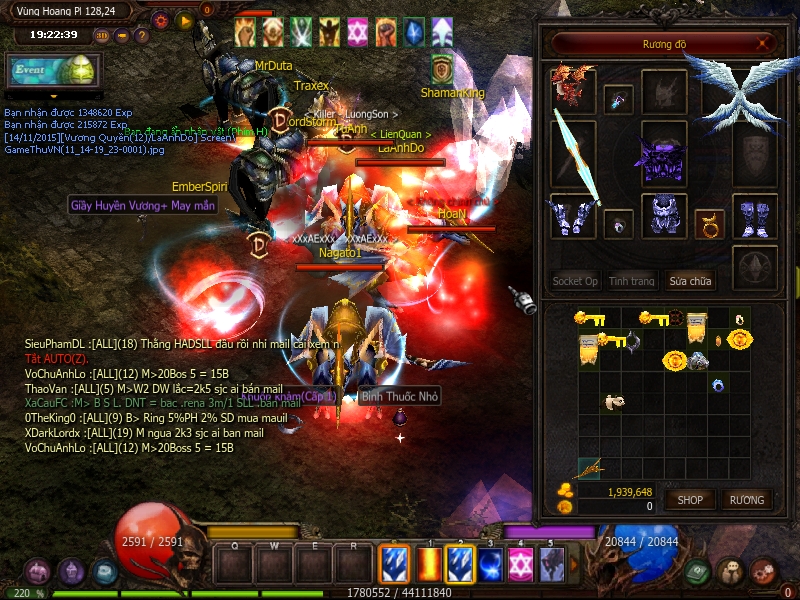
Task: Open the SHOP from the inventory
Action: 690,499
